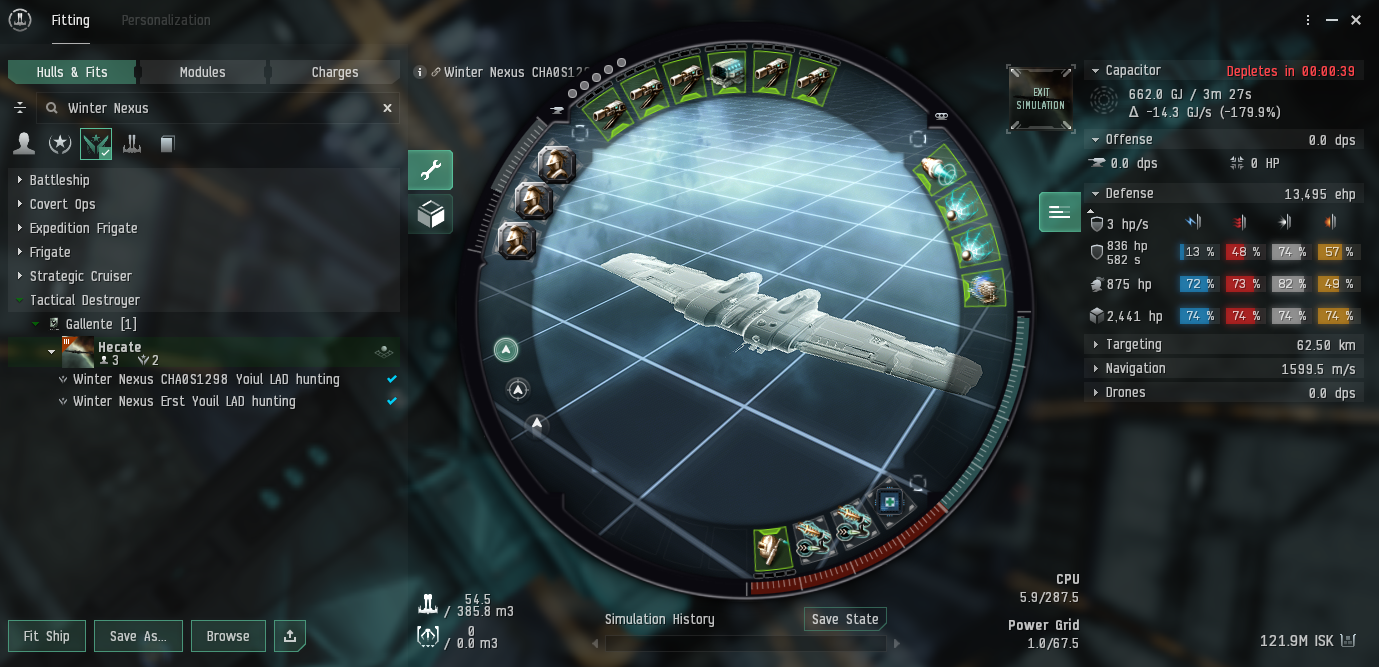Open the Save As dialog
The image size is (1379, 667).
click(x=138, y=636)
